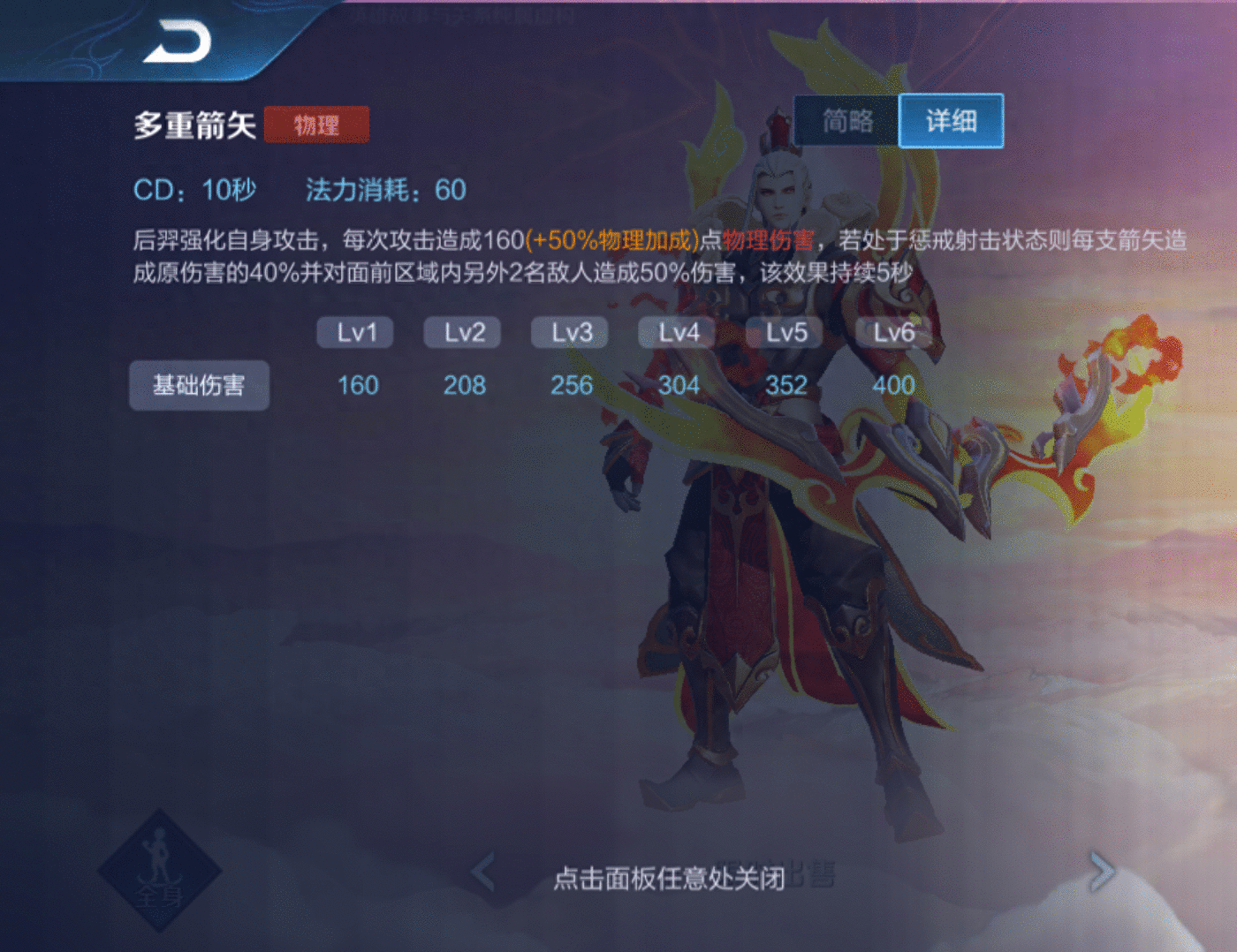
Task: Select the Lv2 level button
Action: pyautogui.click(x=462, y=333)
